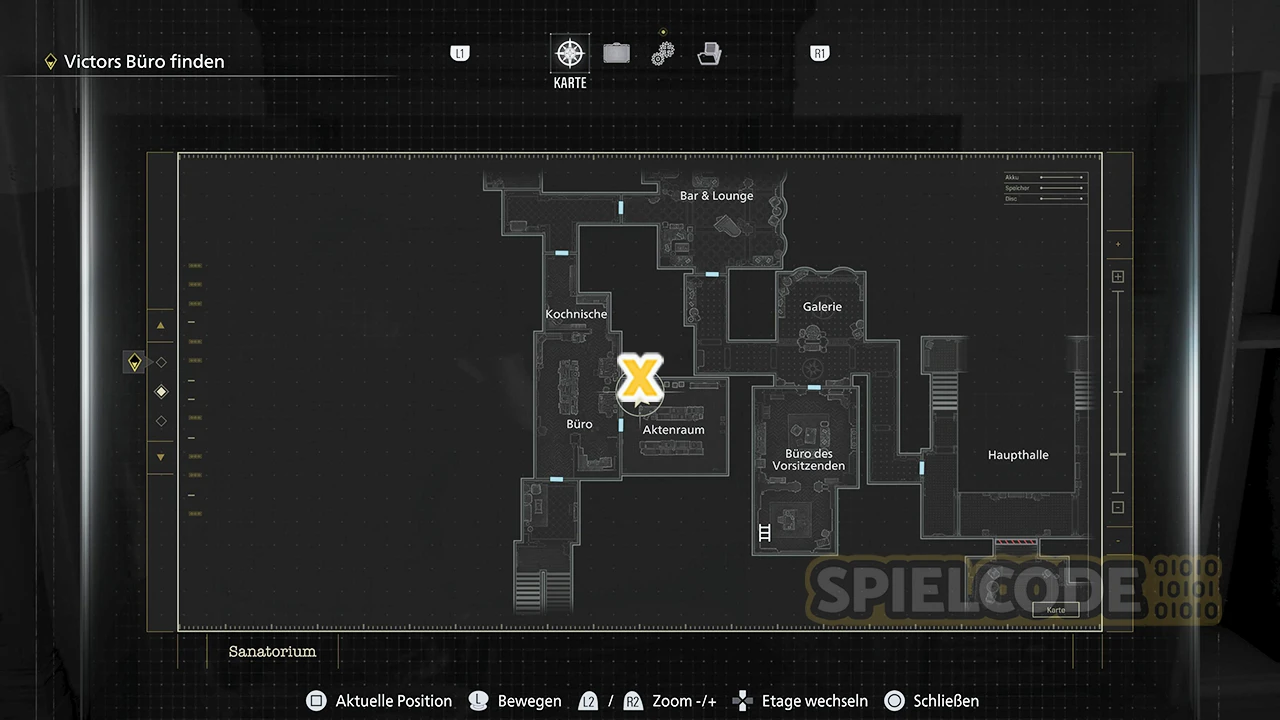
Task: Open the files folder tab
Action: pos(709,54)
